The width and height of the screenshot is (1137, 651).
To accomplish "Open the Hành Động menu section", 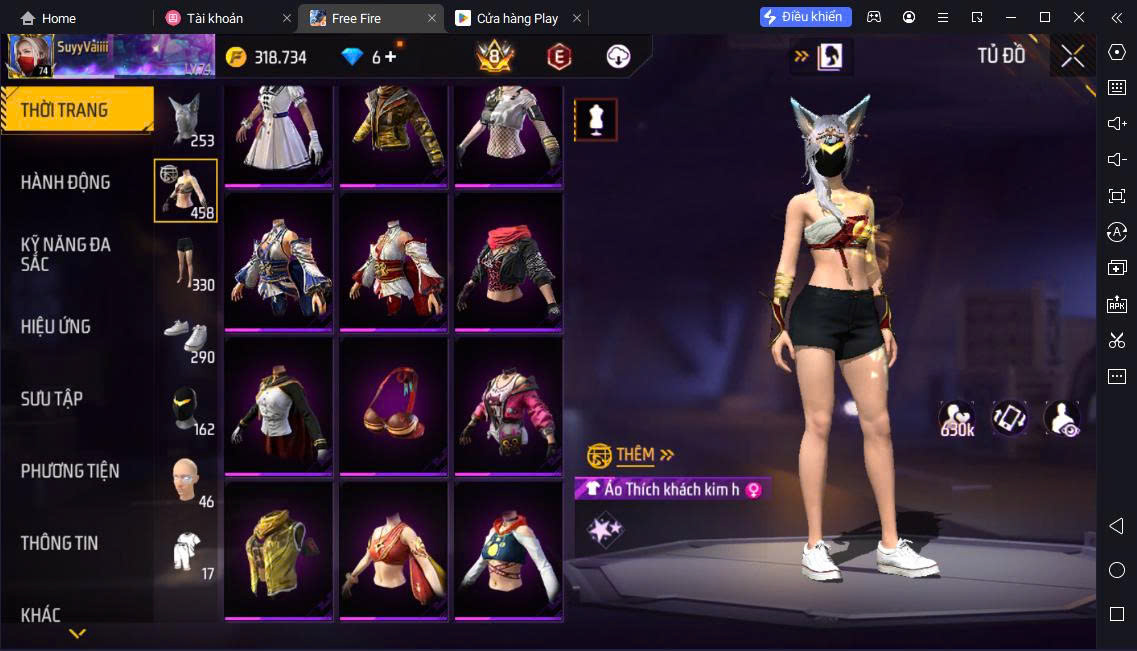I will (66, 182).
